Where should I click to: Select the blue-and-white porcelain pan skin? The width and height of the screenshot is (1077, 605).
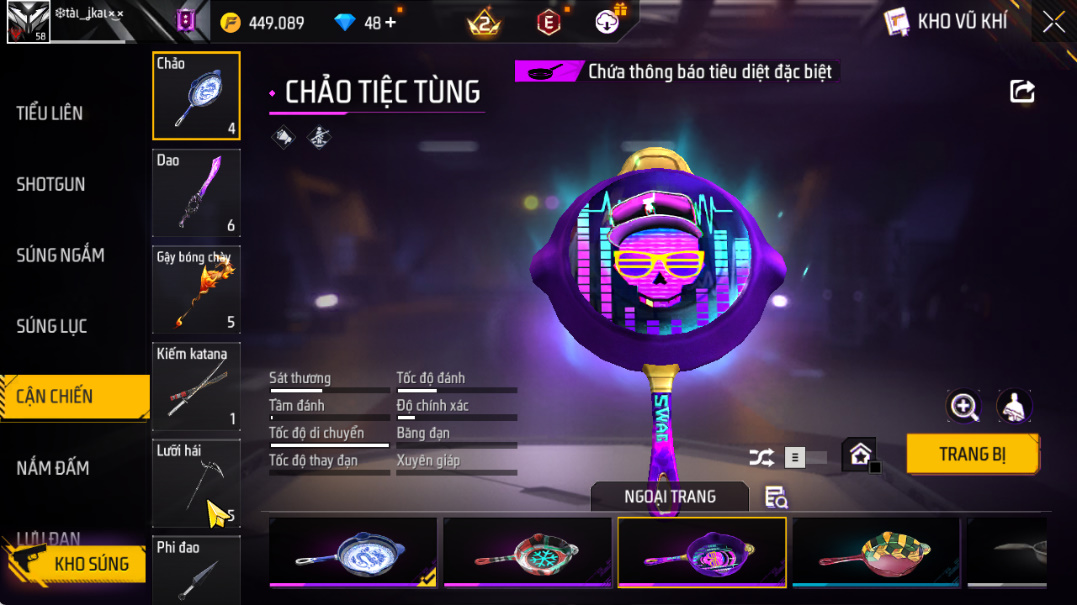353,552
